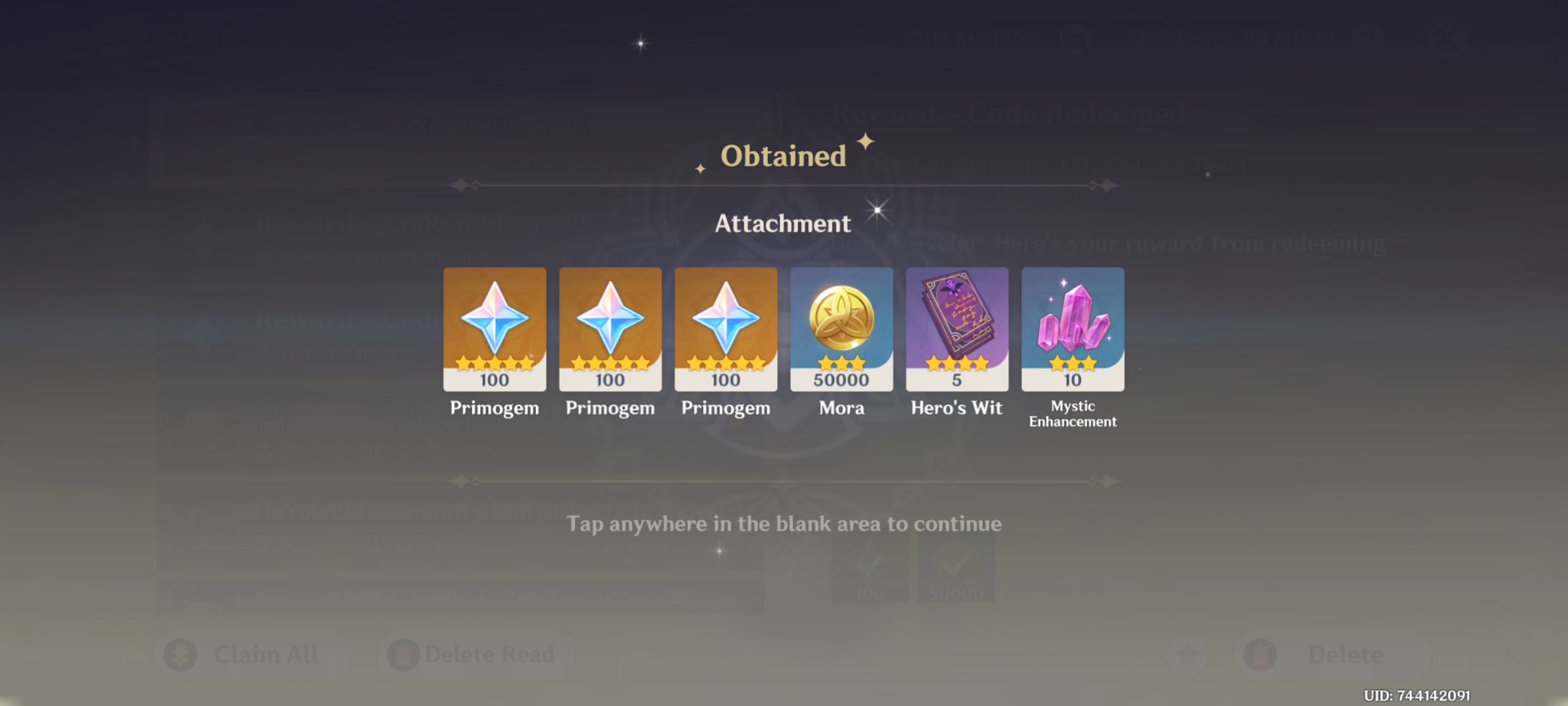Tap the blank area to continue
The image size is (1568, 706).
(x=784, y=523)
